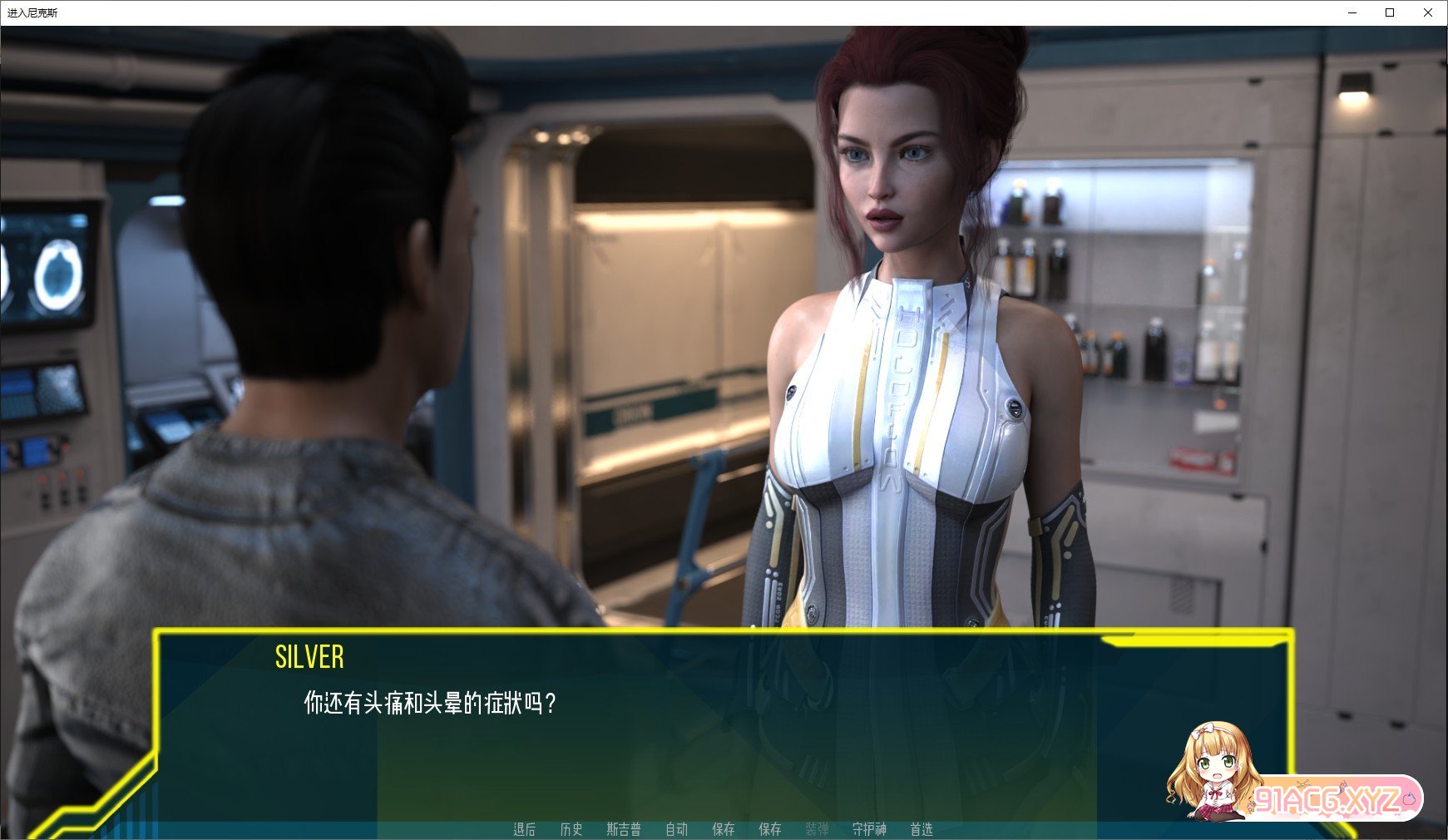Open the 守护神 menu entry
1448x840 pixels.
[869, 829]
